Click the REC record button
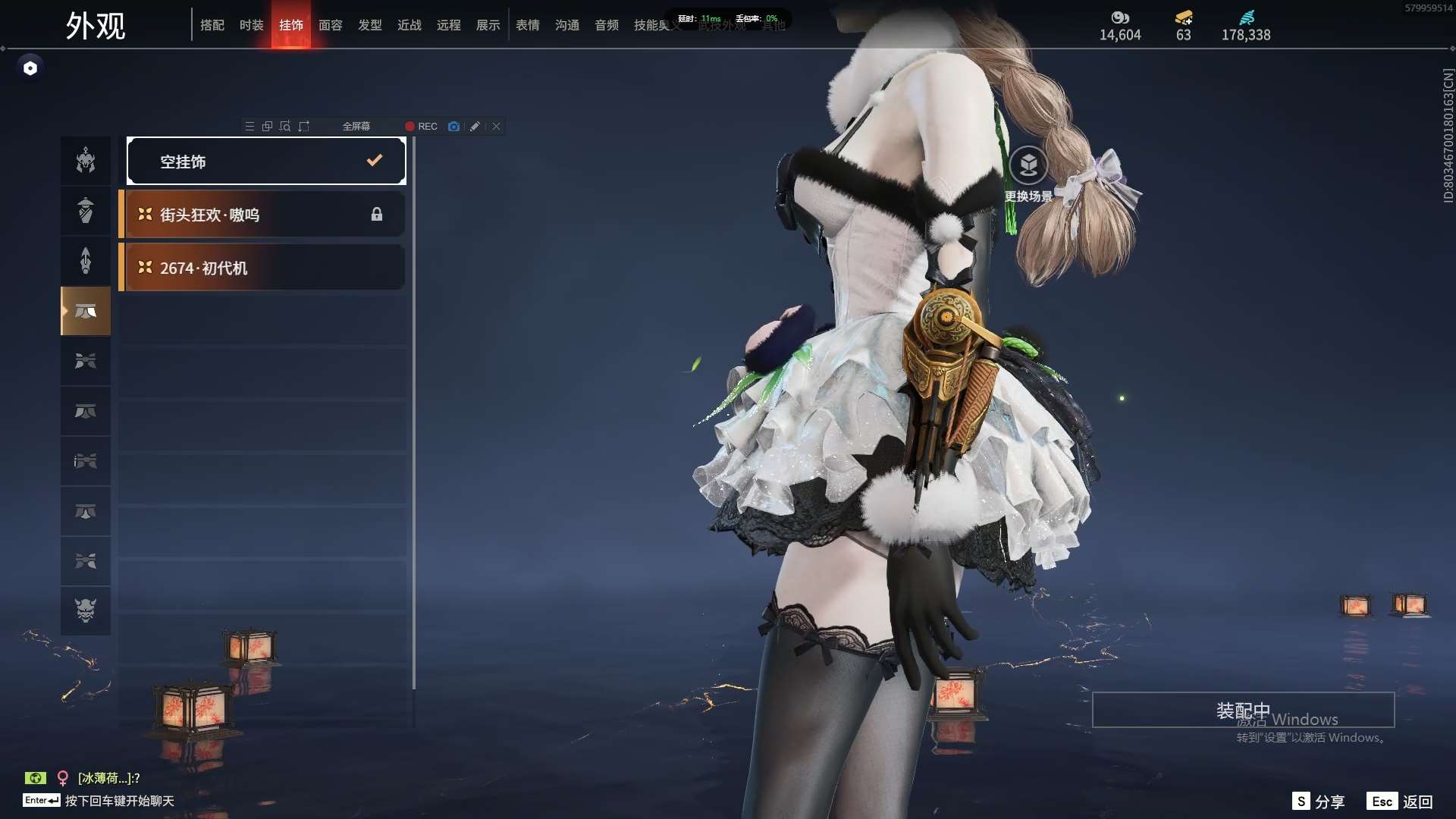This screenshot has width=1456, height=819. [421, 127]
